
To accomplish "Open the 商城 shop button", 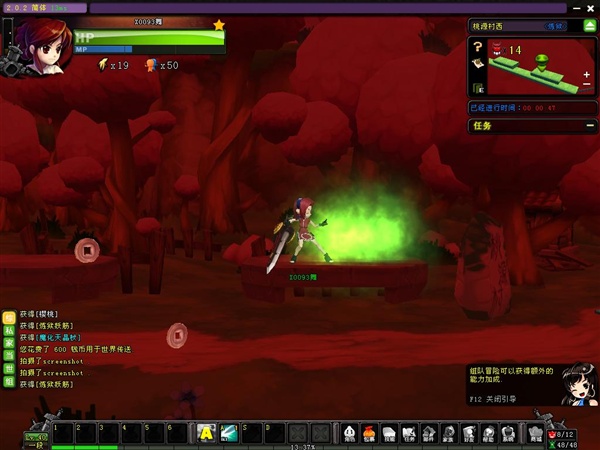I will [534, 432].
